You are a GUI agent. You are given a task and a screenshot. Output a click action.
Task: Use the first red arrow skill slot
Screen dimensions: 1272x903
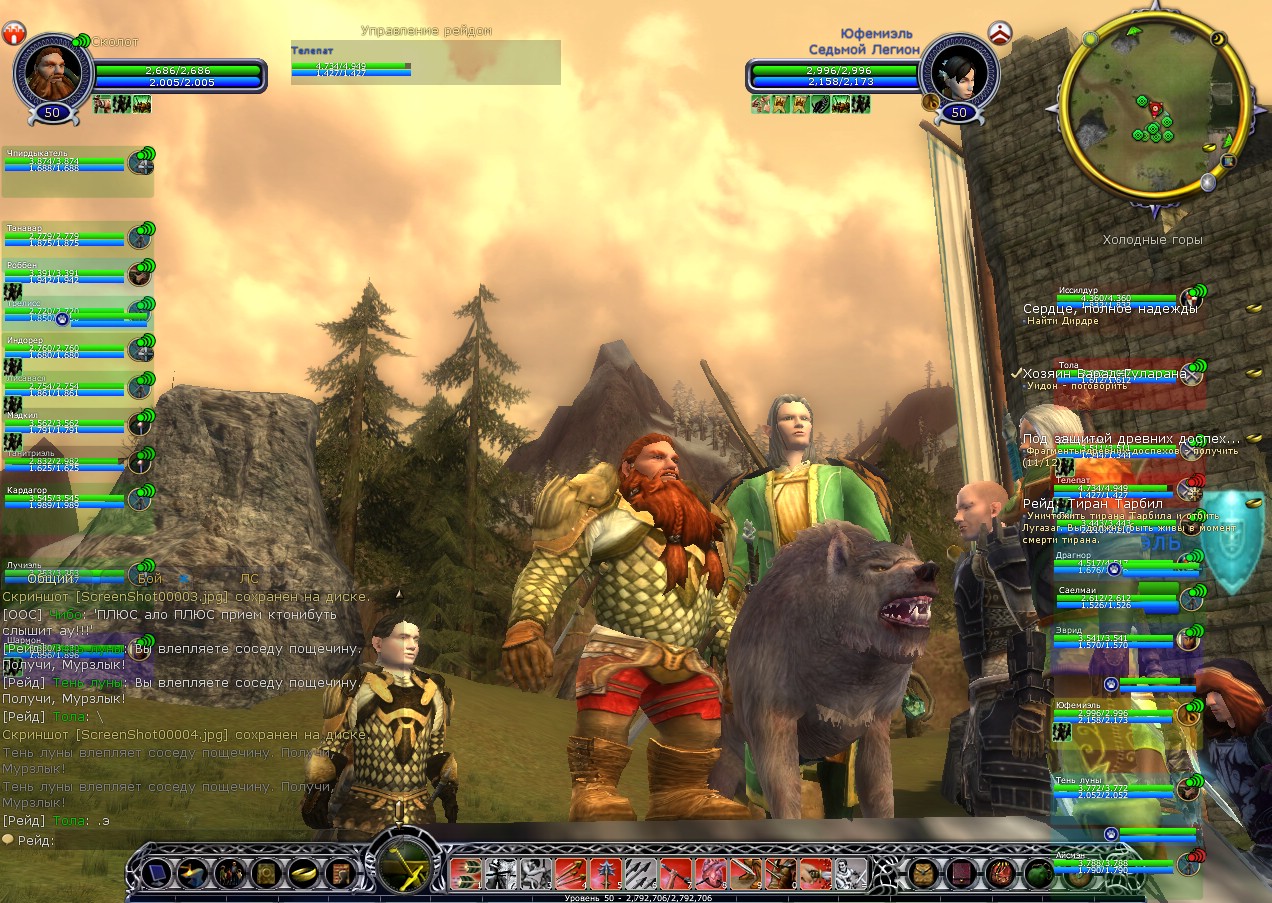click(465, 874)
